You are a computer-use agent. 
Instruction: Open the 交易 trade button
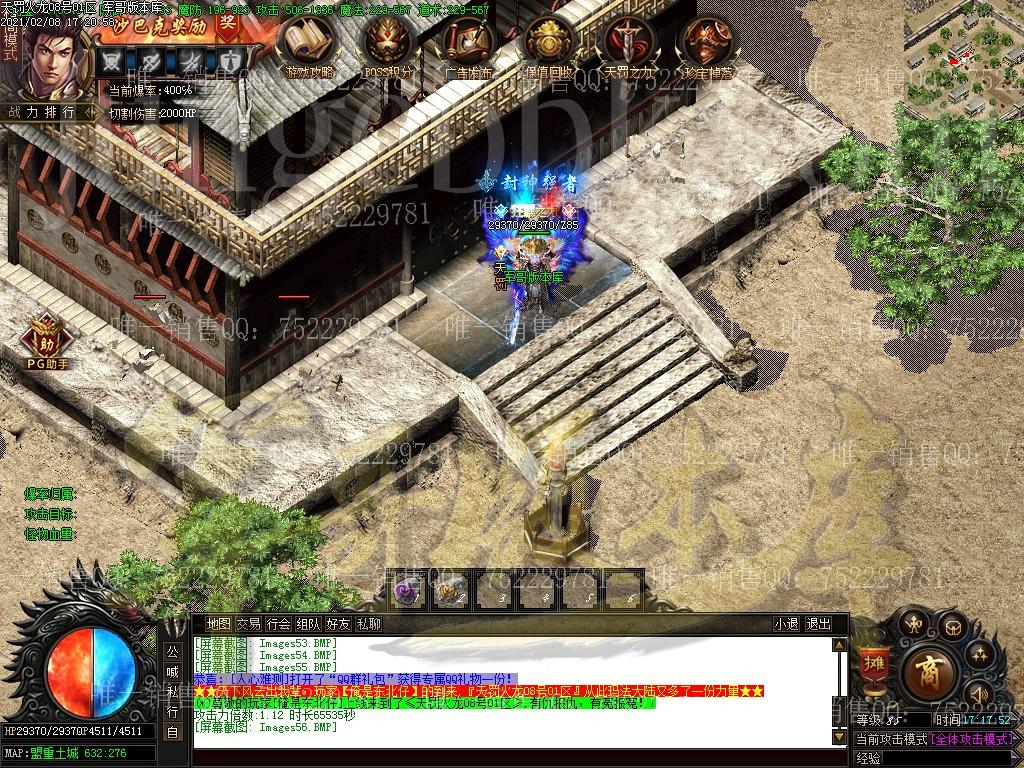tap(248, 624)
